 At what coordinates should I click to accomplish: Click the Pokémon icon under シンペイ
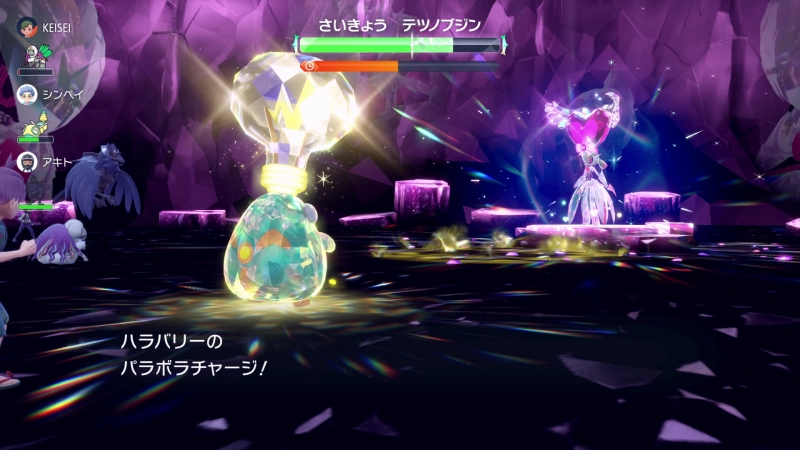pyautogui.click(x=34, y=122)
